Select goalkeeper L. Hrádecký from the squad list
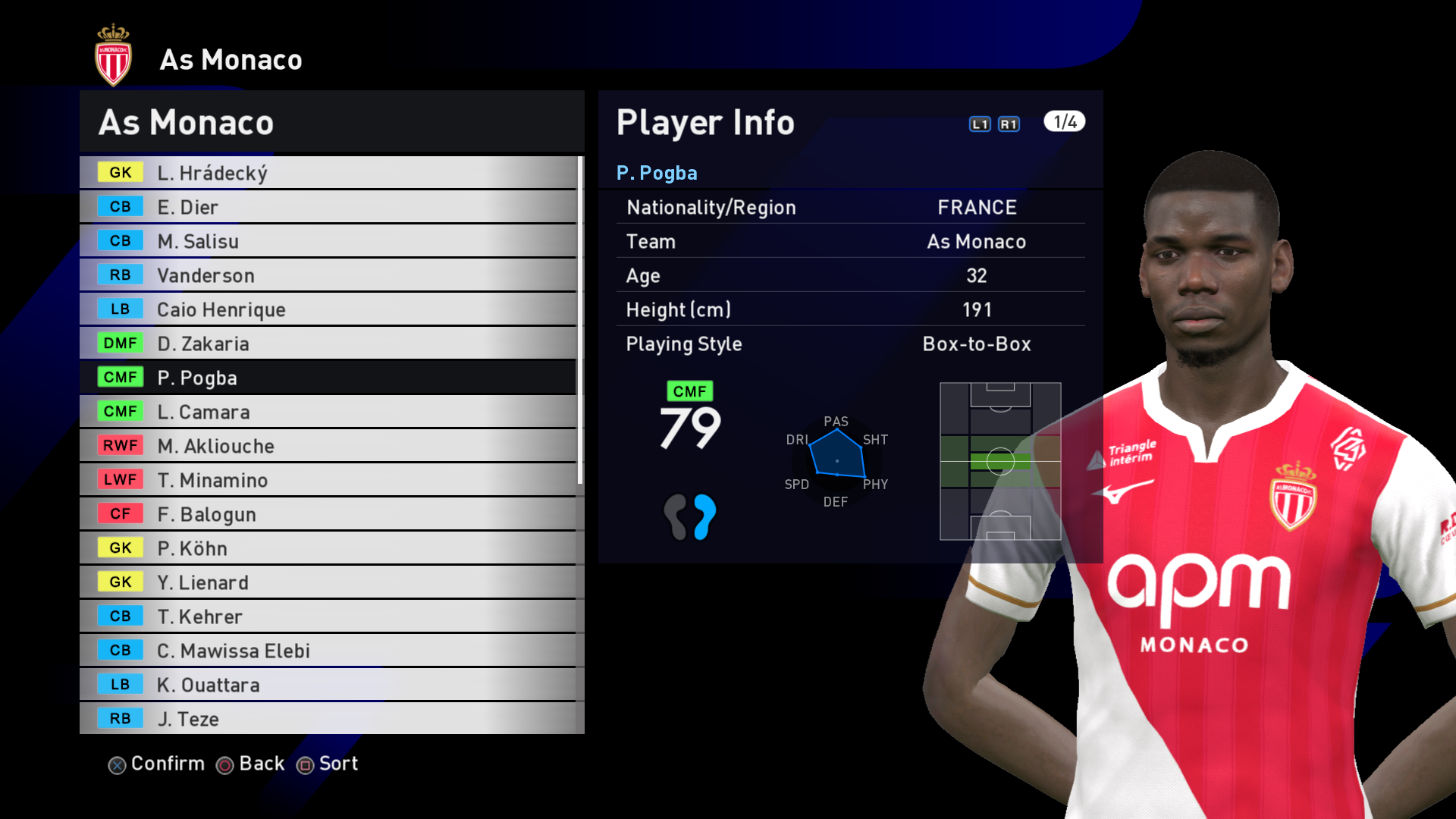Image resolution: width=1456 pixels, height=819 pixels. [x=328, y=173]
